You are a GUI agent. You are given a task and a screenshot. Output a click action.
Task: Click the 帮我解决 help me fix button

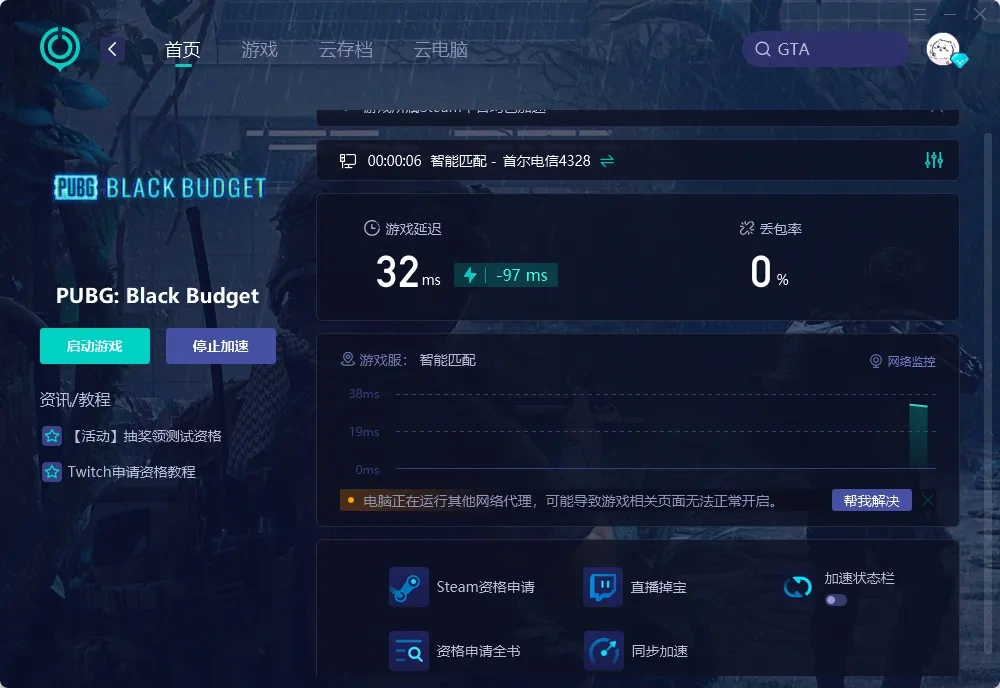[x=871, y=500]
